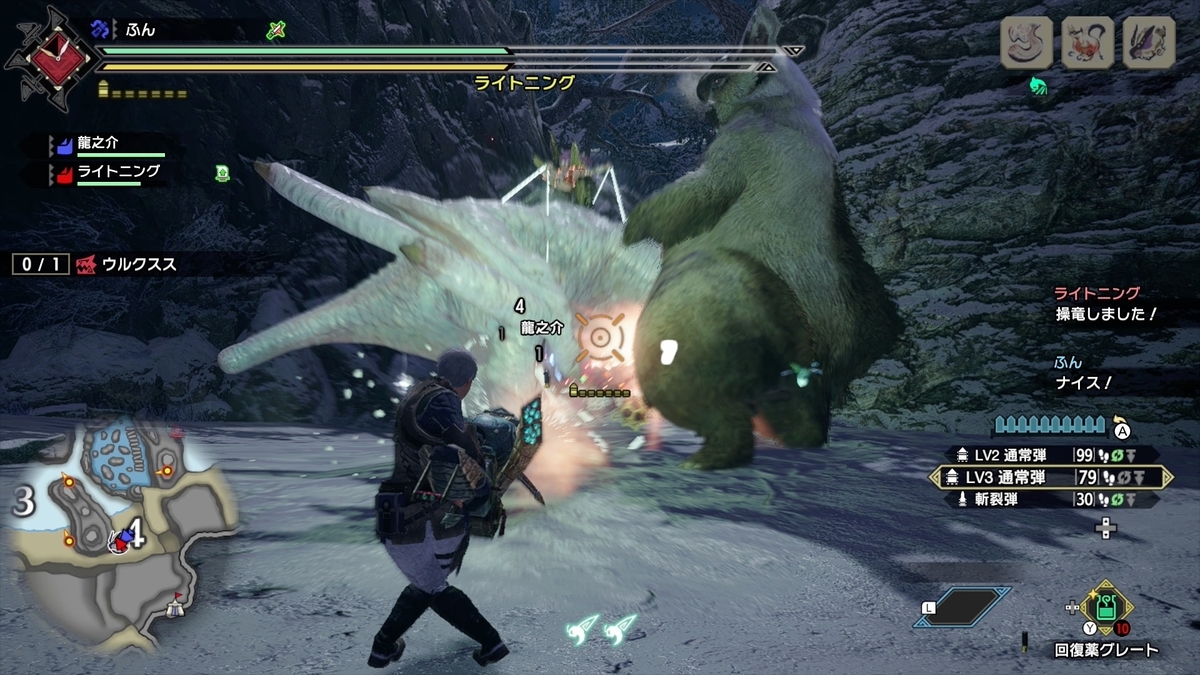Click the first monster icon at top right
Viewport: 1200px width, 675px height.
coord(1027,43)
